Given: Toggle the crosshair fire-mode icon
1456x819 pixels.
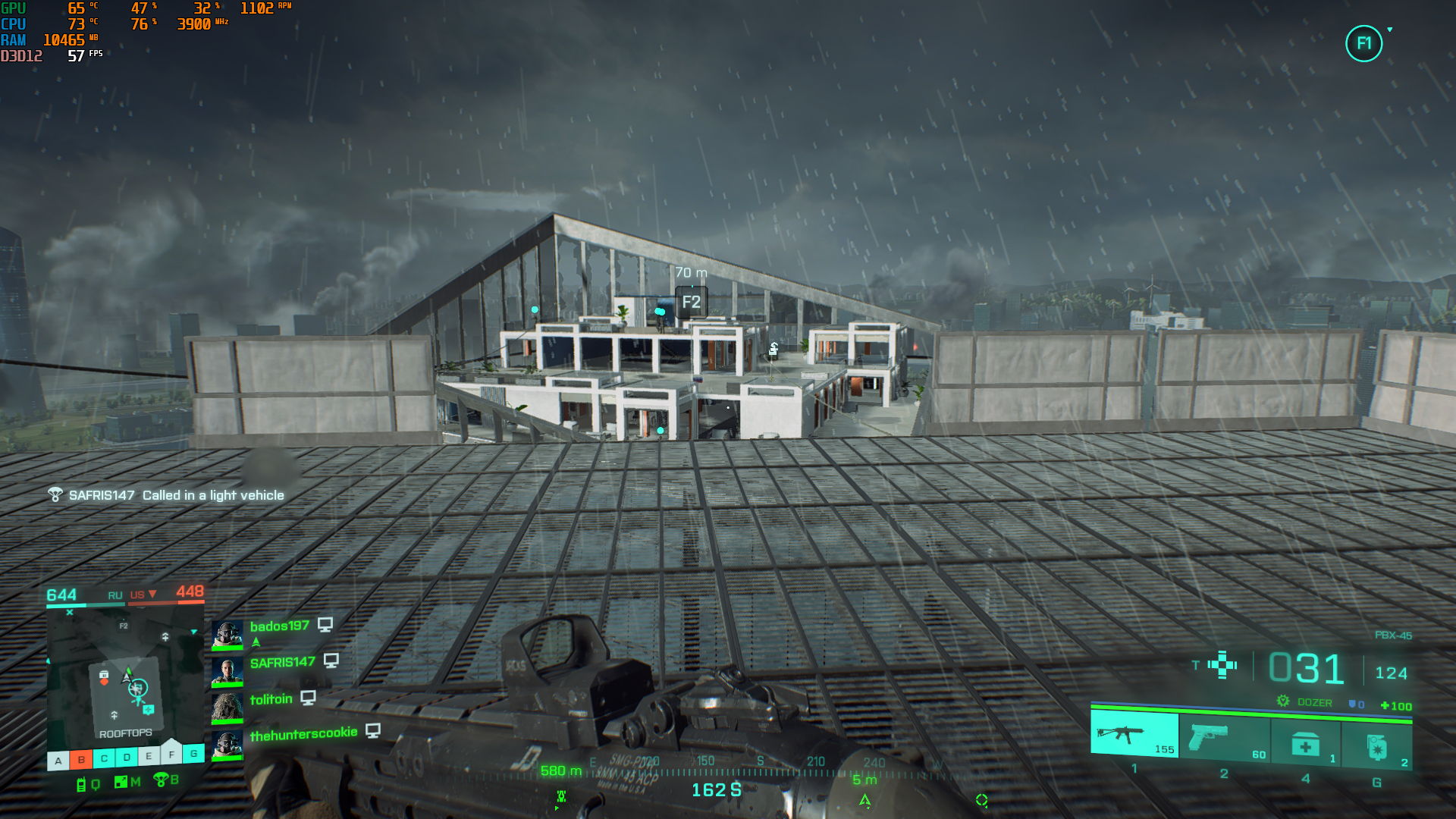Looking at the screenshot, I should 1222,665.
